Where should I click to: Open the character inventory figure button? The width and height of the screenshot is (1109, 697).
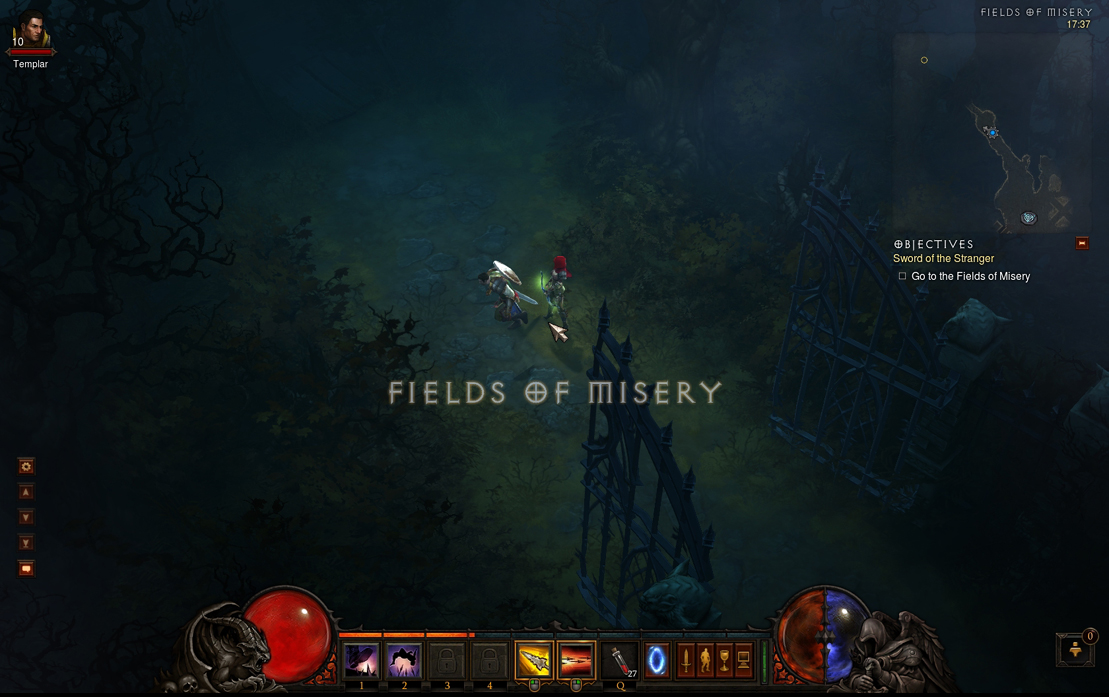coord(704,660)
